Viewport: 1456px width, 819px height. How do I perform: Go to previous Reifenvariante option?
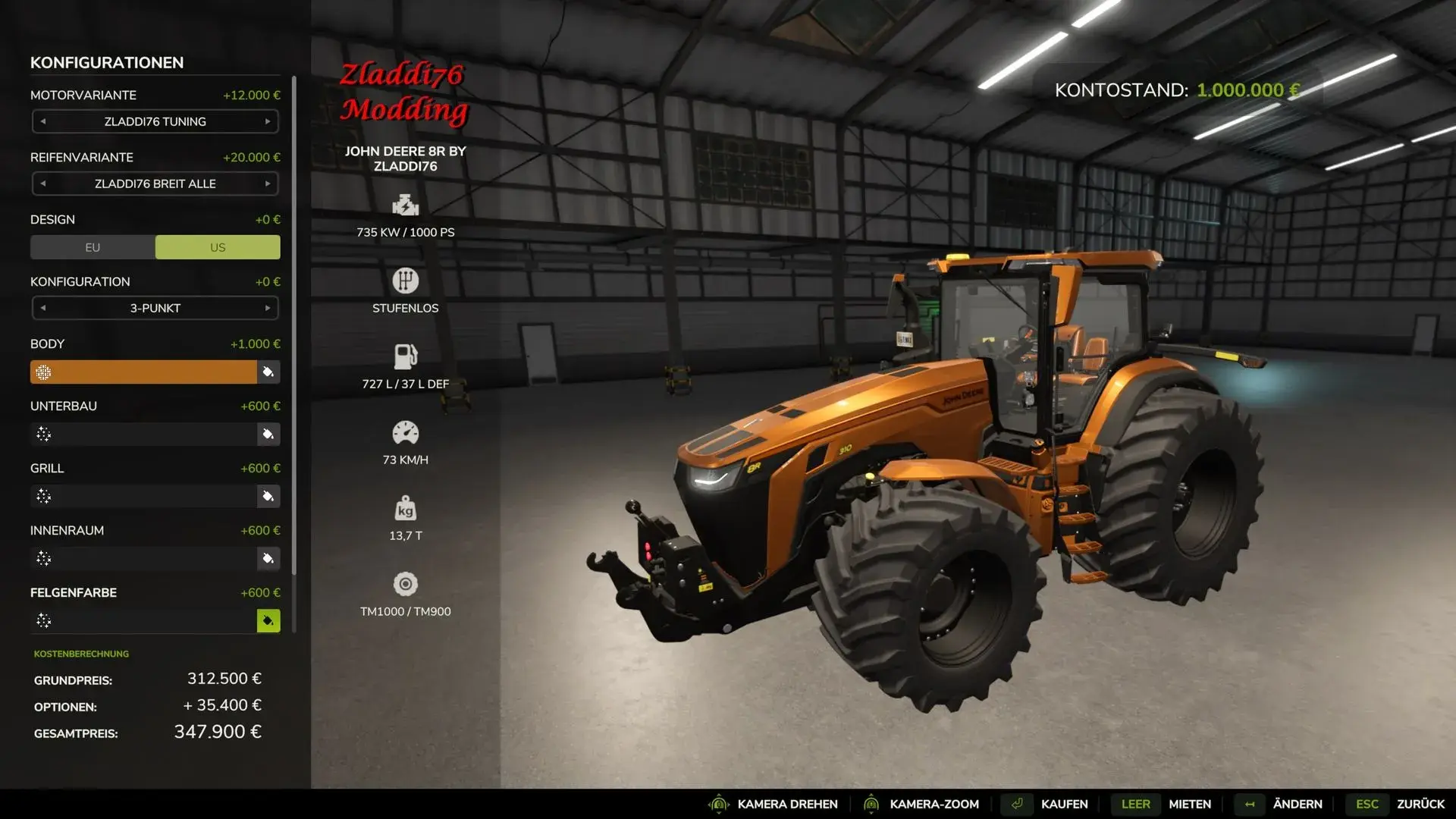click(43, 184)
